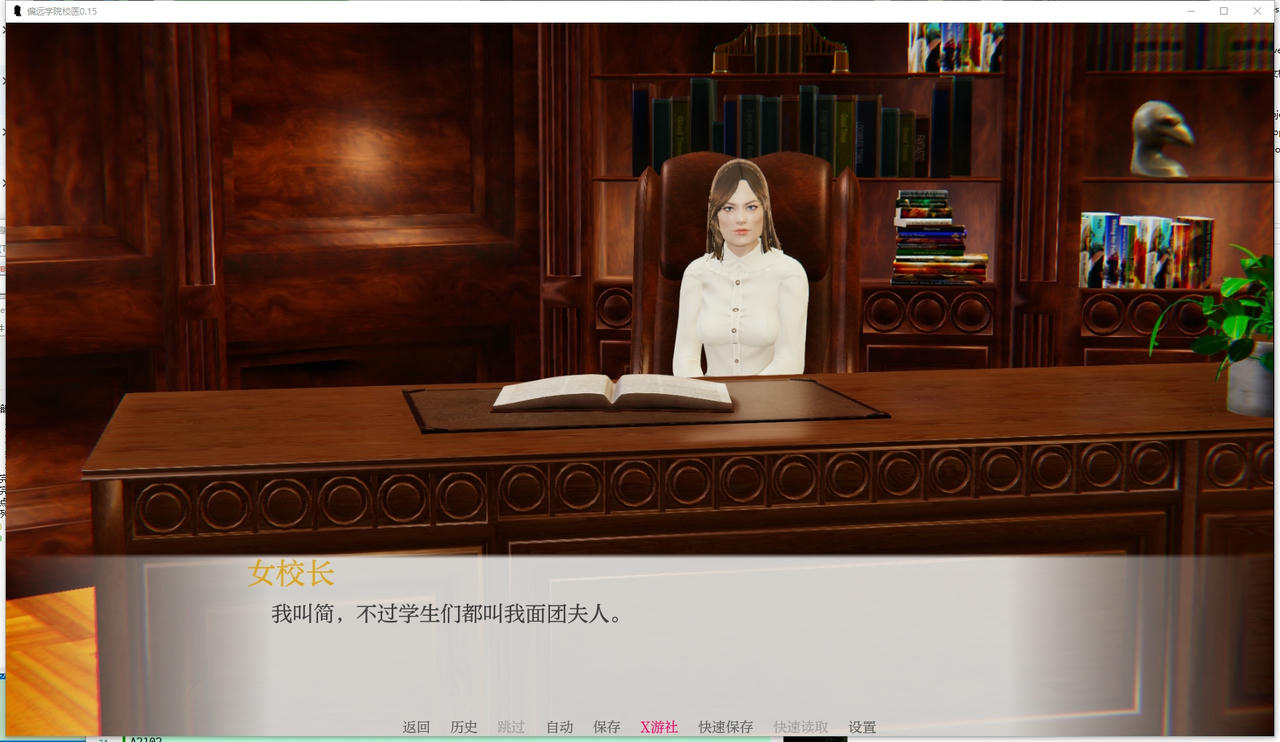The width and height of the screenshot is (1280, 742).
Task: Enable 跳过 skip mode
Action: tap(511, 727)
